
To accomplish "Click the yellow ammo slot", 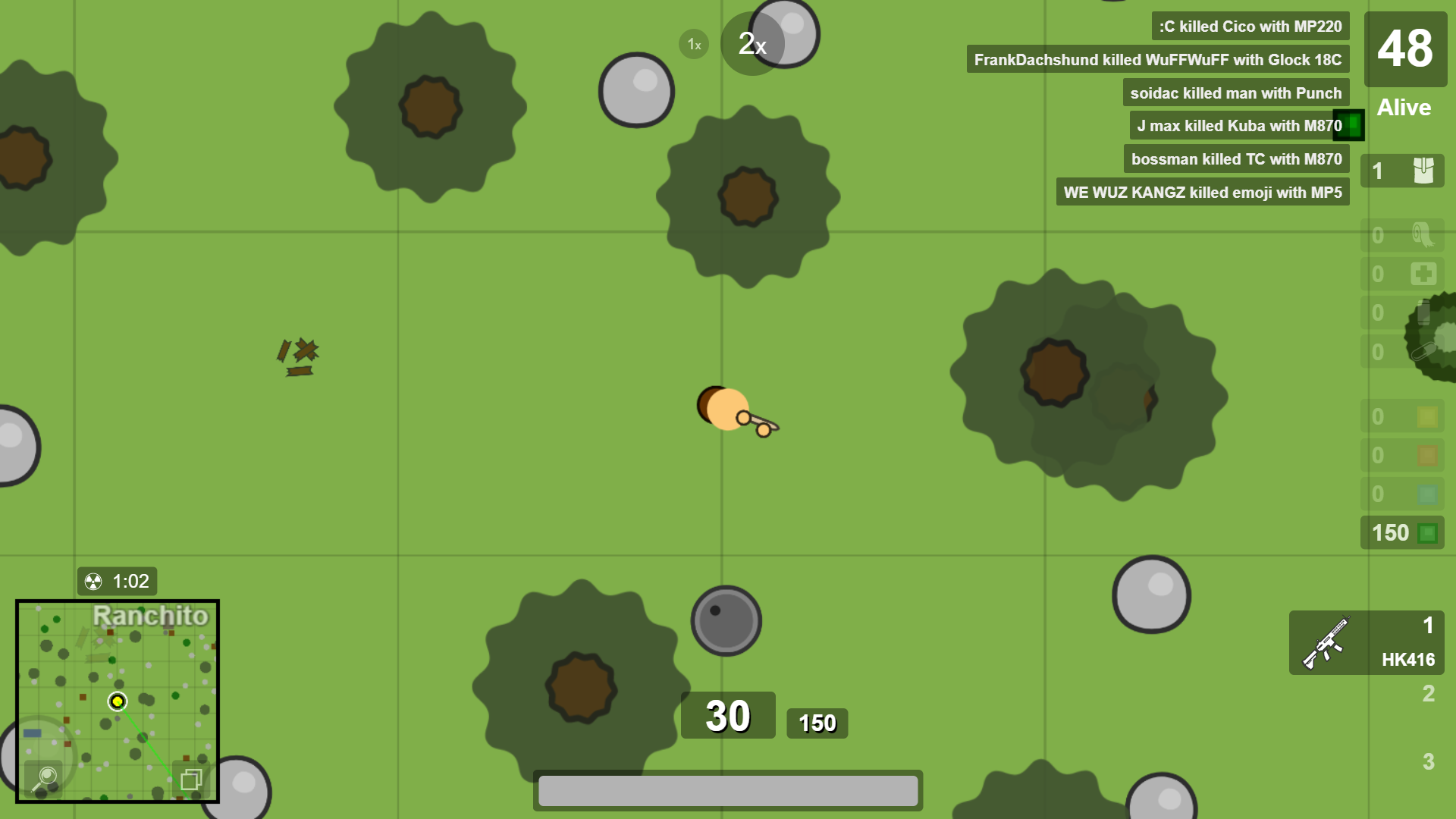I will (1402, 416).
